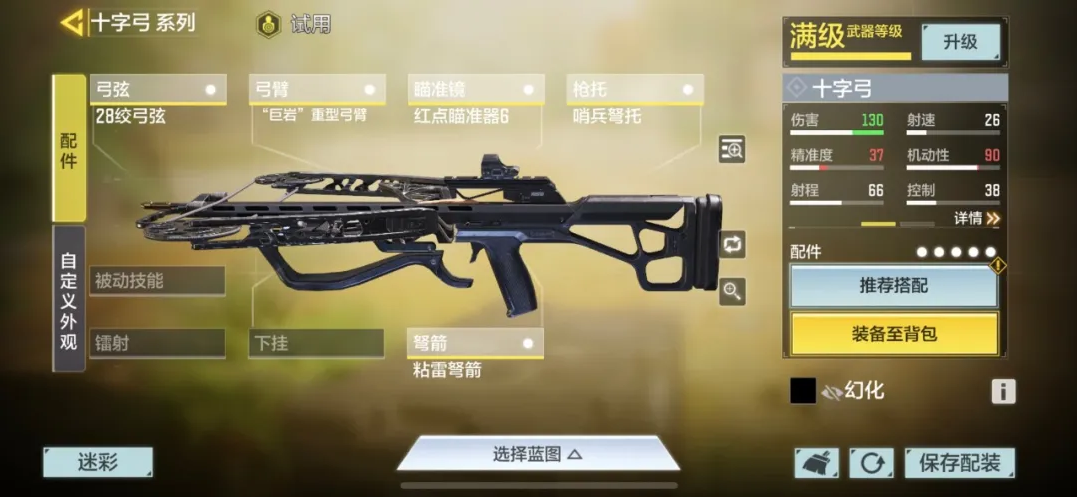
Task: Click the 升级 upgrade button
Action: click(960, 42)
